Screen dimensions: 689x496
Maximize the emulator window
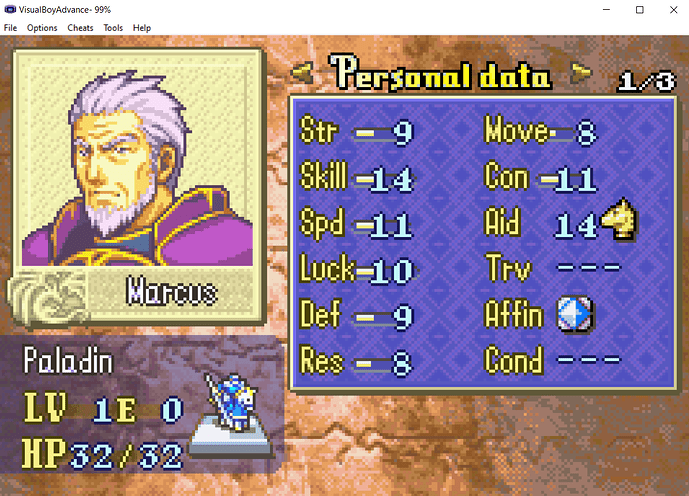[639, 9]
